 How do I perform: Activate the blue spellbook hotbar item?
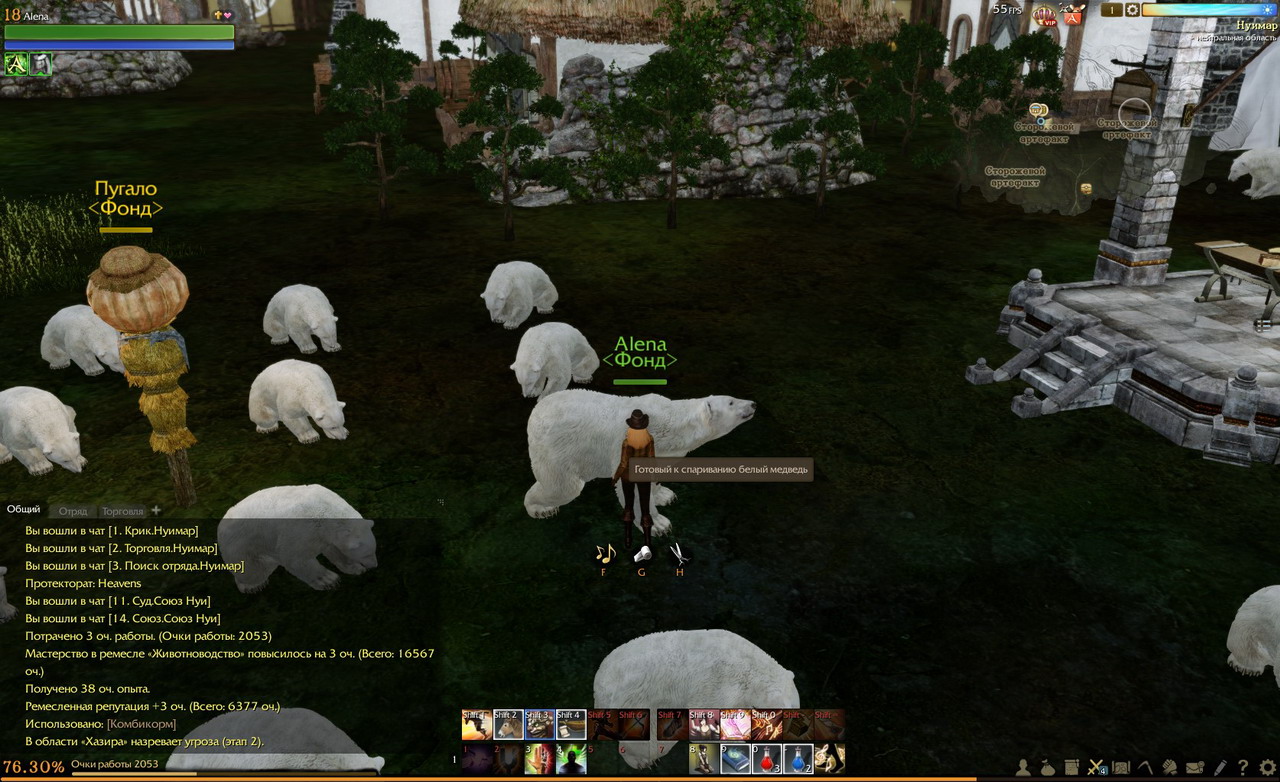(735, 759)
